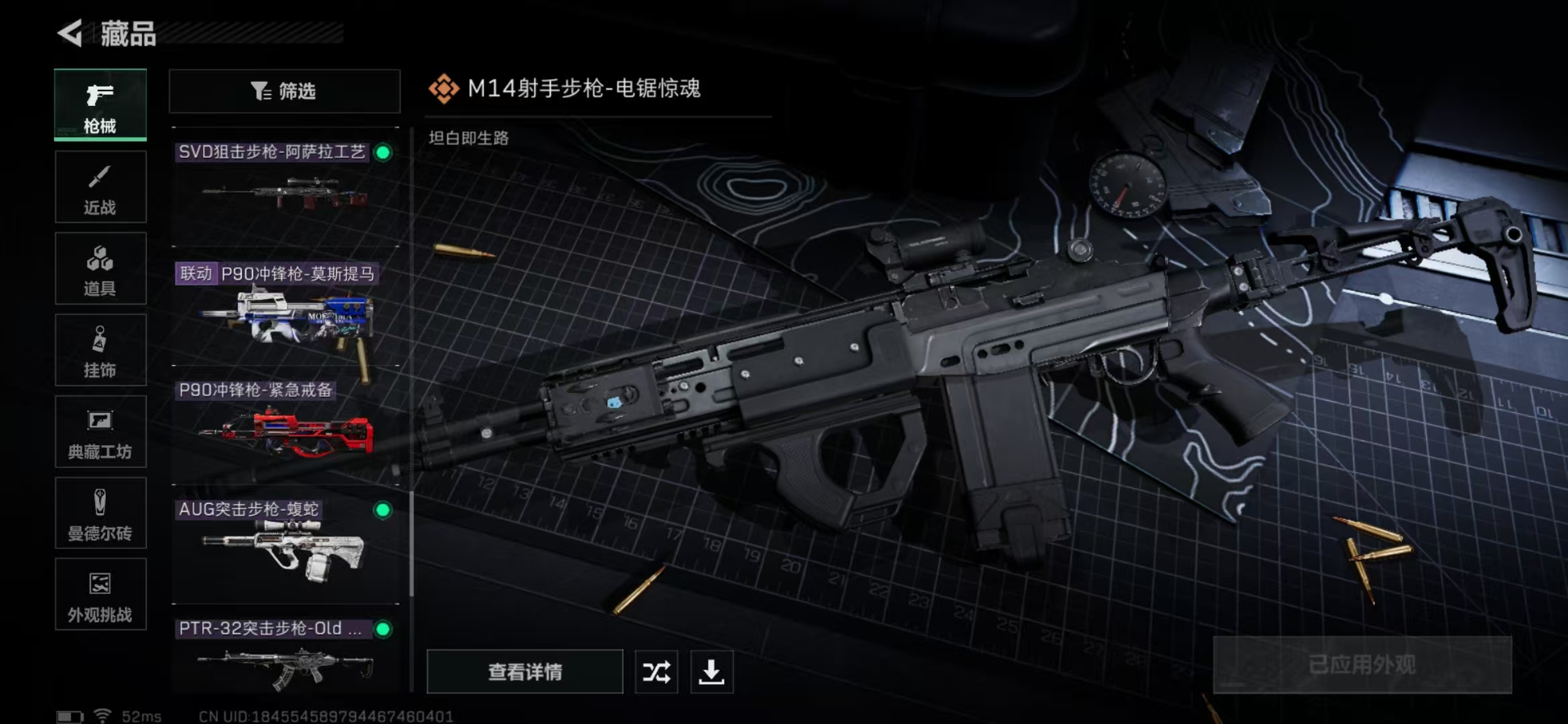Select the SVD狙击步枪-阿萨拉工艺 skin
The height and width of the screenshot is (724, 1568).
[x=285, y=188]
